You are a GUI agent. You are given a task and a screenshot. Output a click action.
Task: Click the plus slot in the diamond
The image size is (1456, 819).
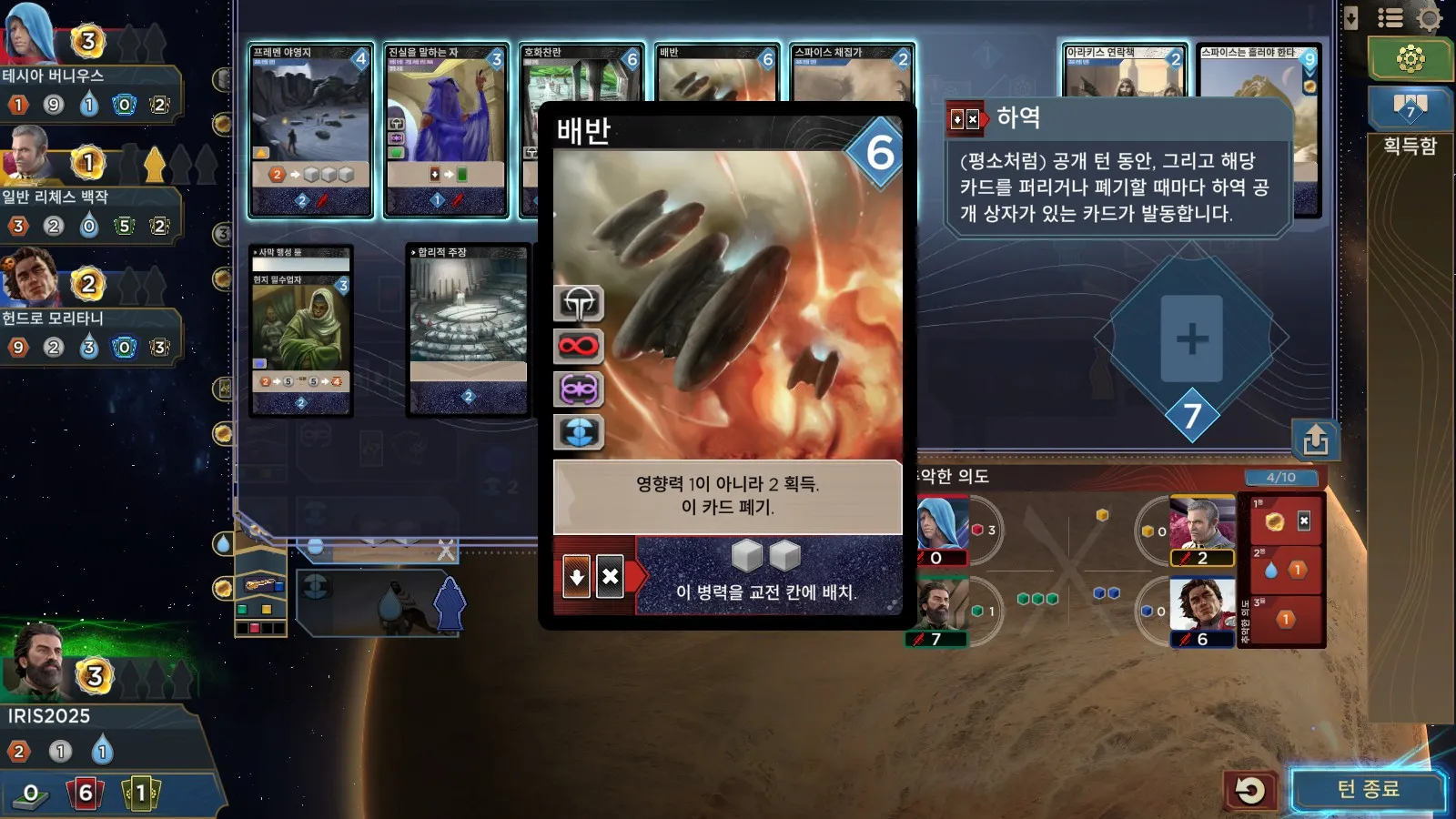(x=1191, y=339)
